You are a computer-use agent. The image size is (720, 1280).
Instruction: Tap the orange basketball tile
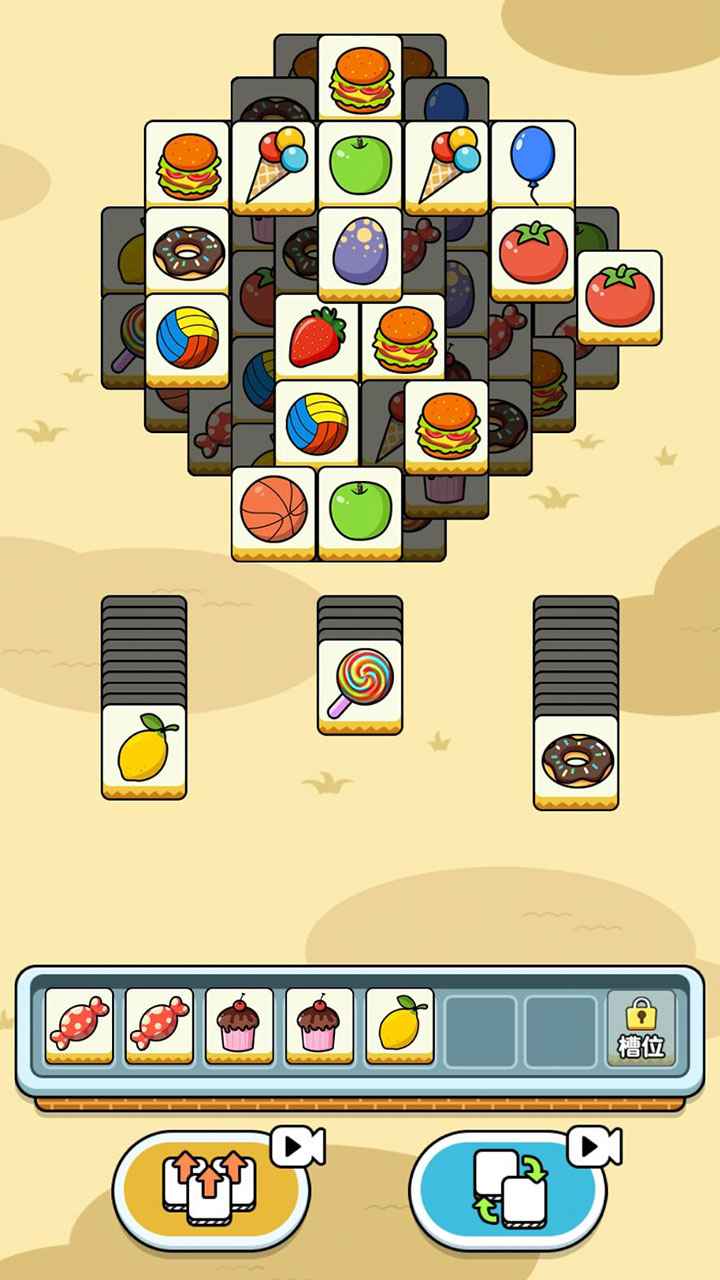coord(274,509)
